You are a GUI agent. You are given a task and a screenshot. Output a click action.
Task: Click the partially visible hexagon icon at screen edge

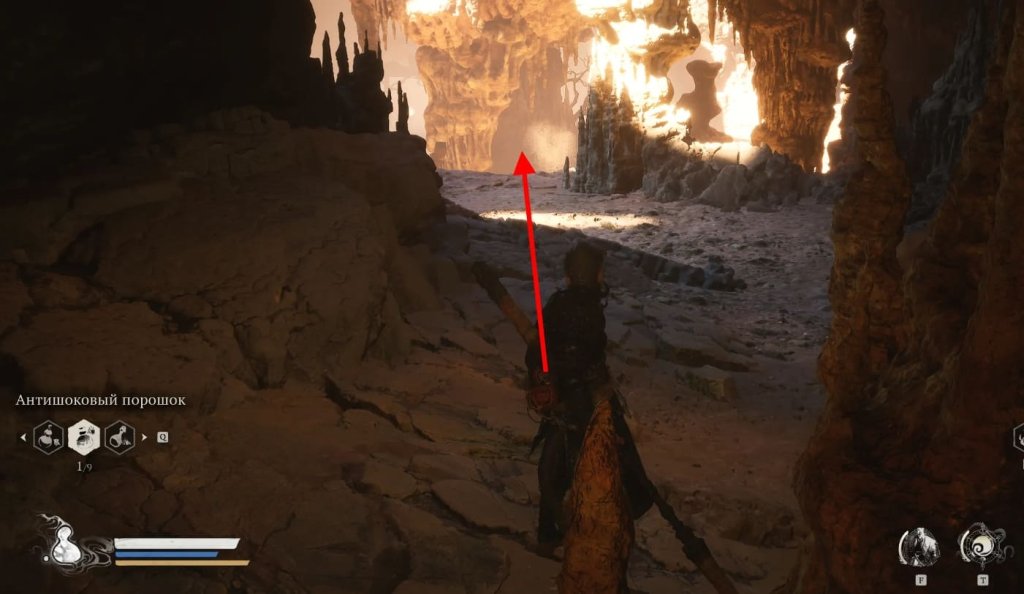tap(1018, 437)
